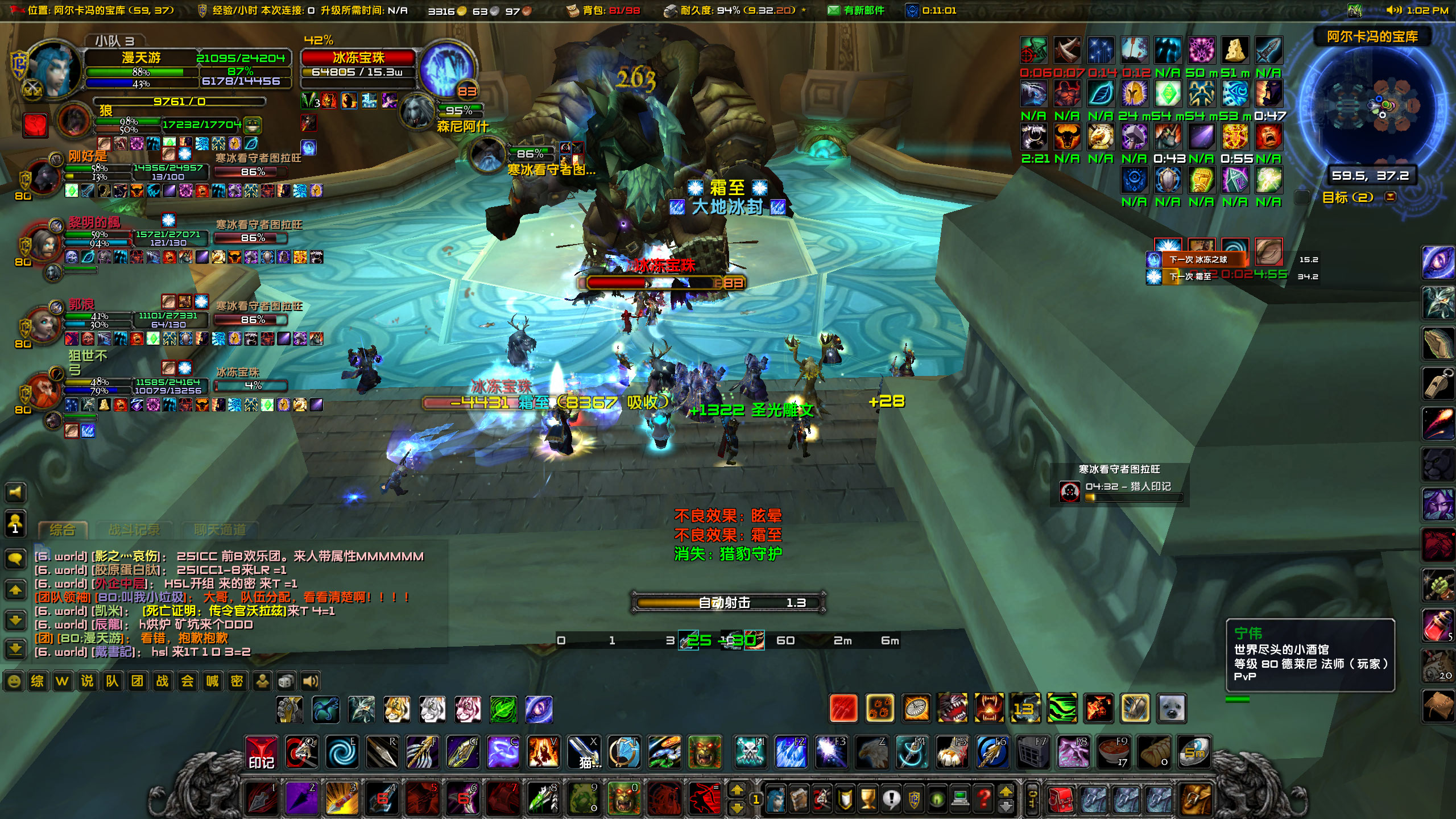Open the spellbook in the micro menu
1456x819 pixels.
click(x=800, y=800)
